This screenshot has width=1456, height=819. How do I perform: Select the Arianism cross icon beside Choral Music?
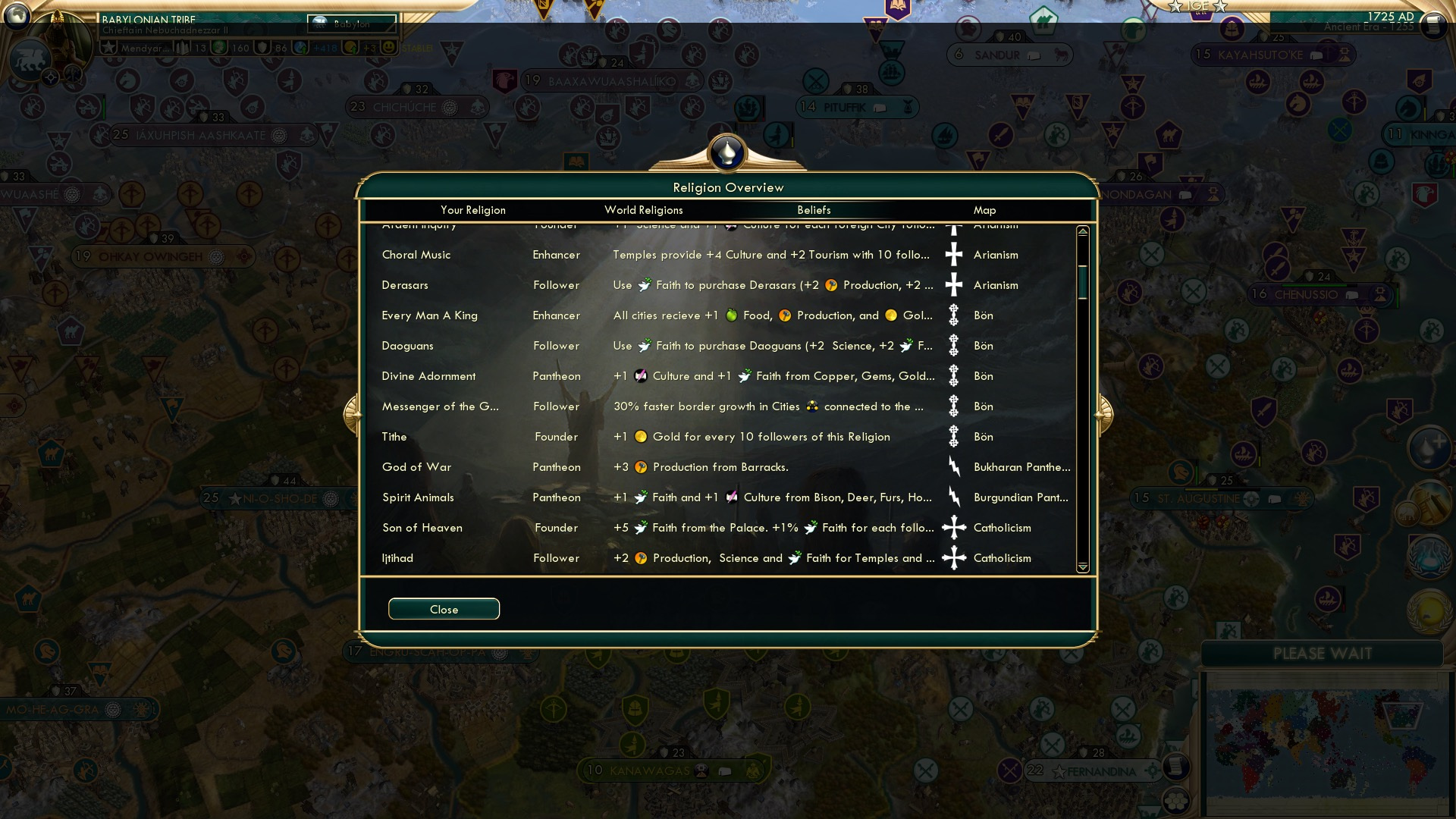tap(953, 254)
